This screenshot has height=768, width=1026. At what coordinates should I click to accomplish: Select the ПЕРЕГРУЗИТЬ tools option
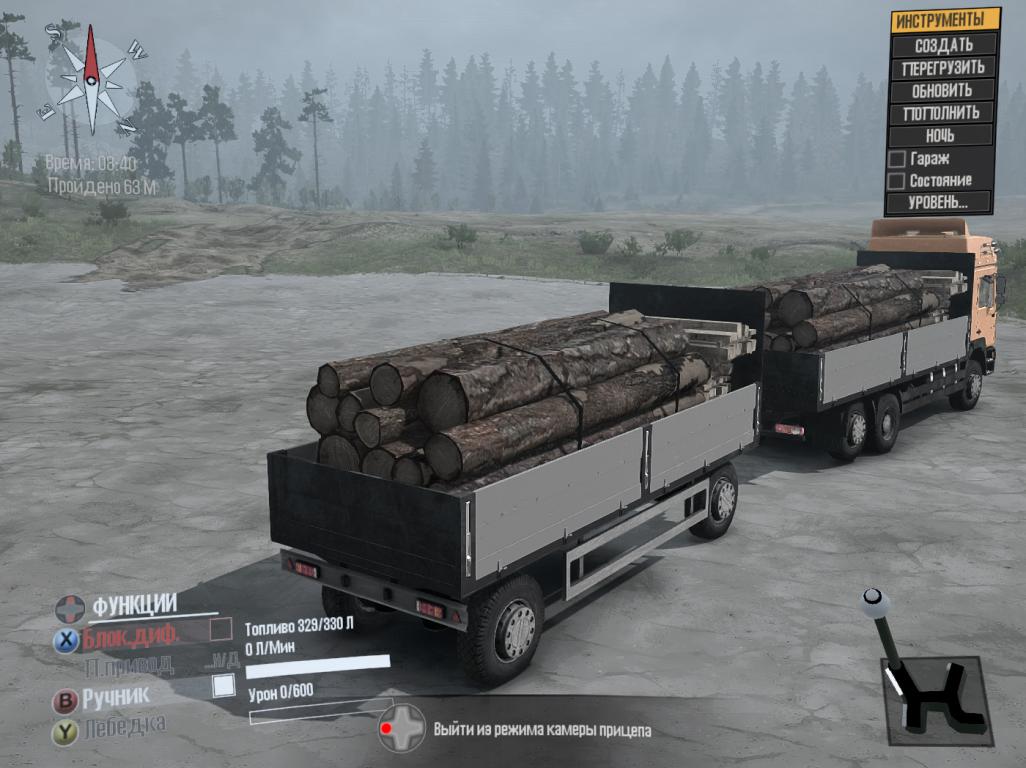pyautogui.click(x=943, y=68)
